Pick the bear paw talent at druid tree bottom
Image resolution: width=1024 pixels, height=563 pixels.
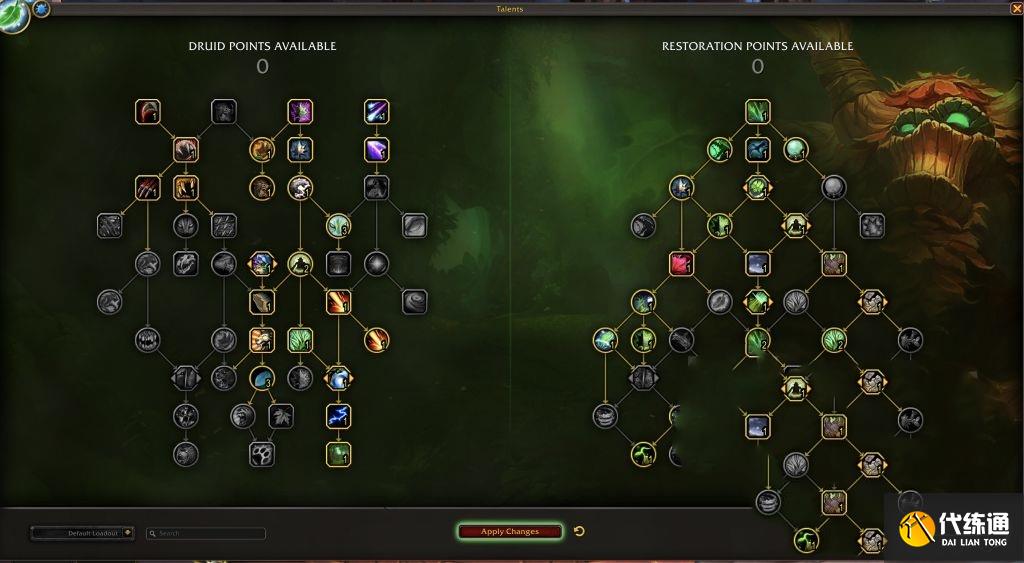click(262, 454)
